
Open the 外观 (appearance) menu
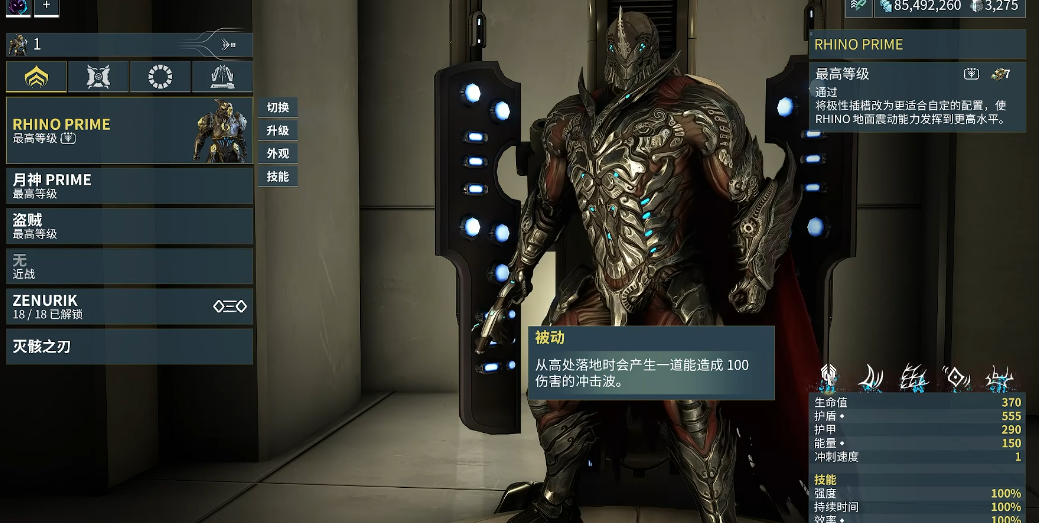click(277, 154)
